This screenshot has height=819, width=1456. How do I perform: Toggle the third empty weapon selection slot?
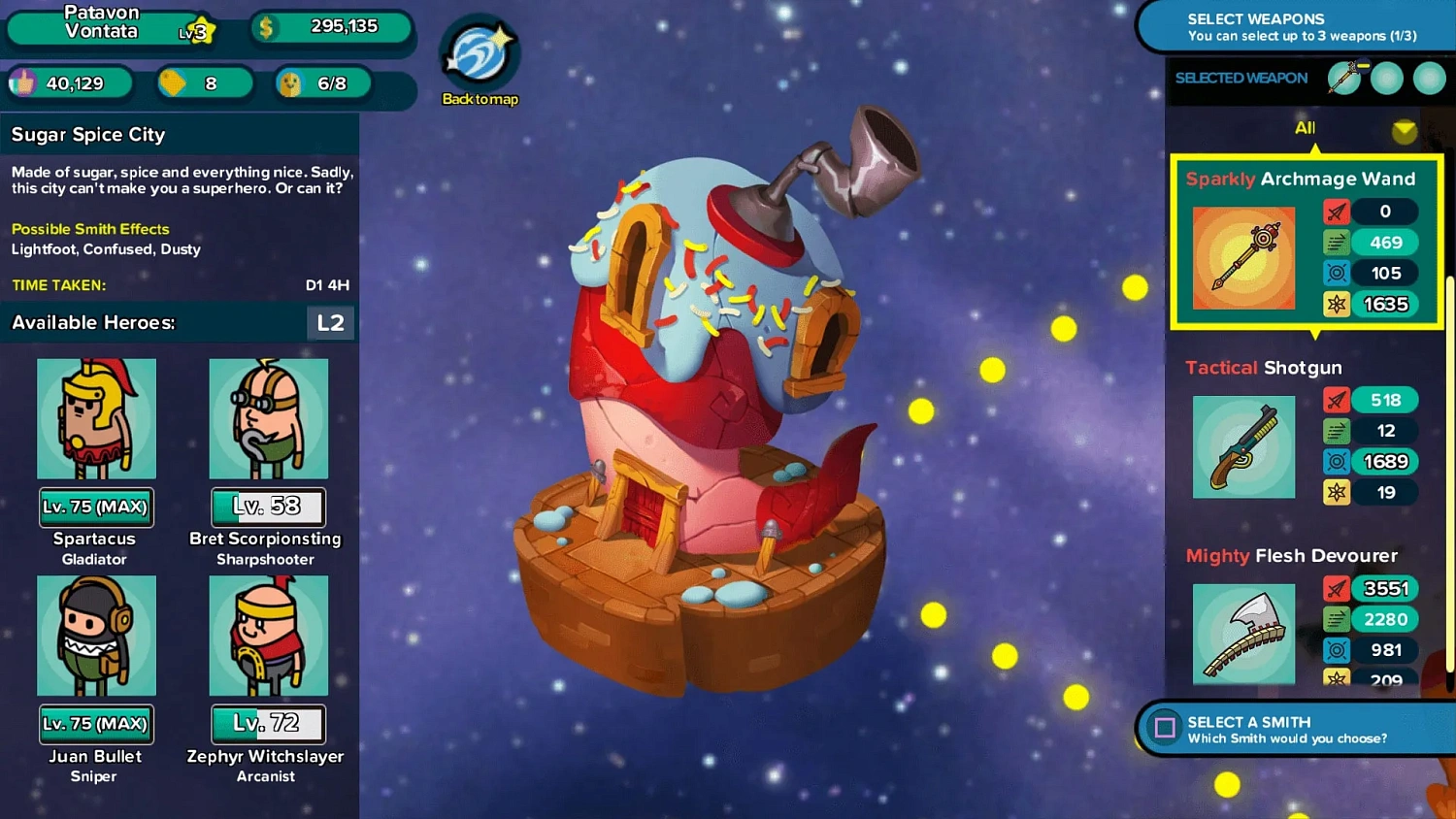1429,79
